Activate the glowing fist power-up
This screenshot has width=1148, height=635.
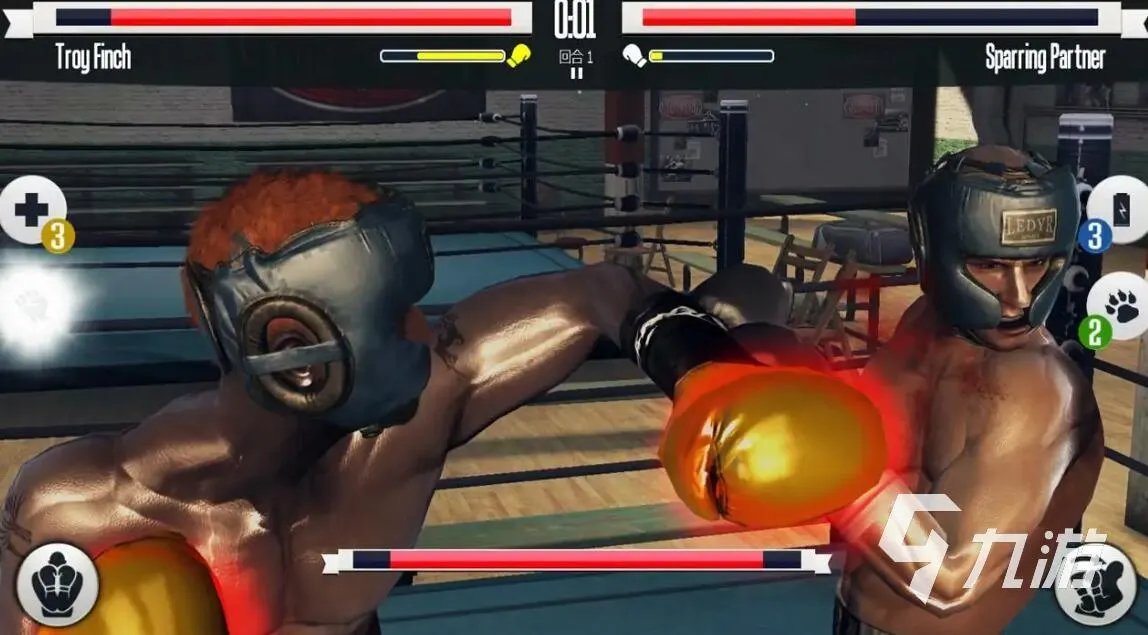(x=34, y=303)
